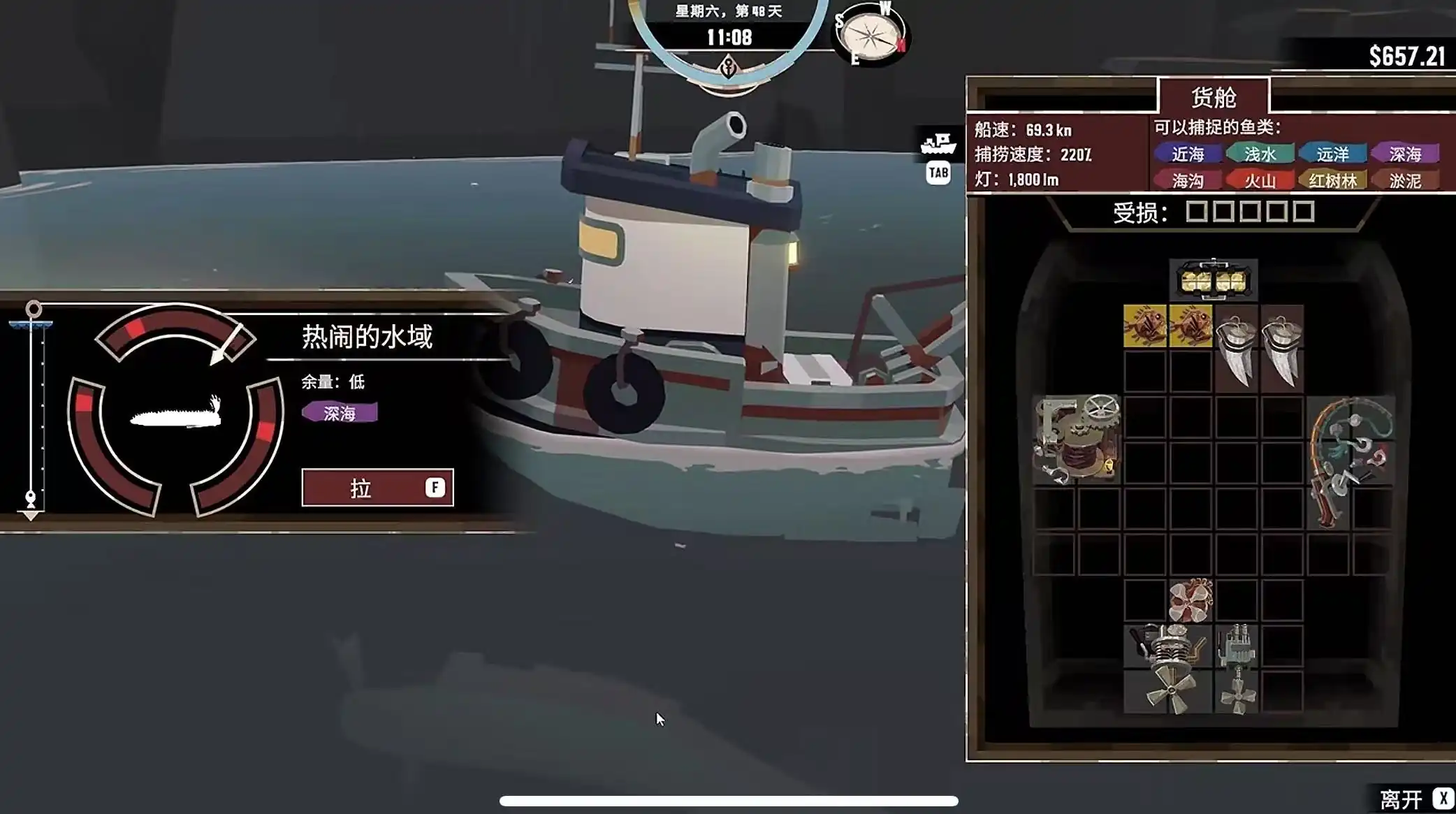Click the 近海 fish type tag
Screen dimensions: 1456x814
1188,154
